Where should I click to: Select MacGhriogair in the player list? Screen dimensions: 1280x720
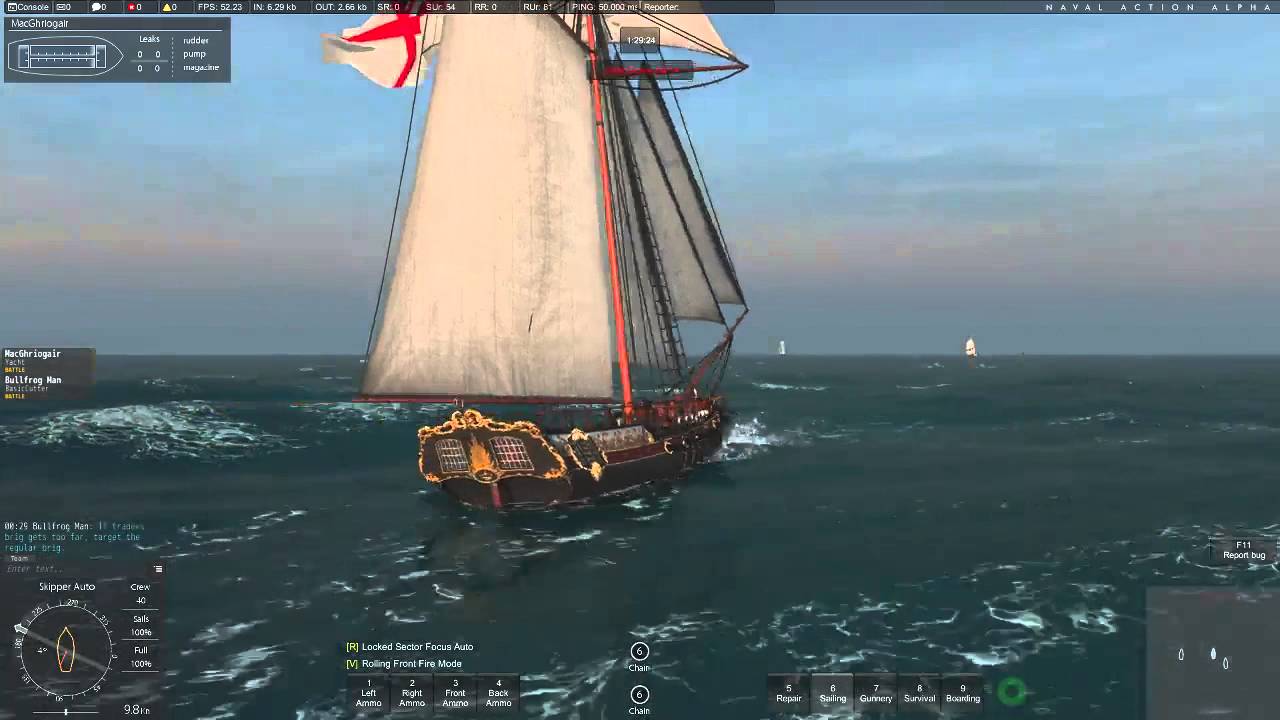[33, 354]
